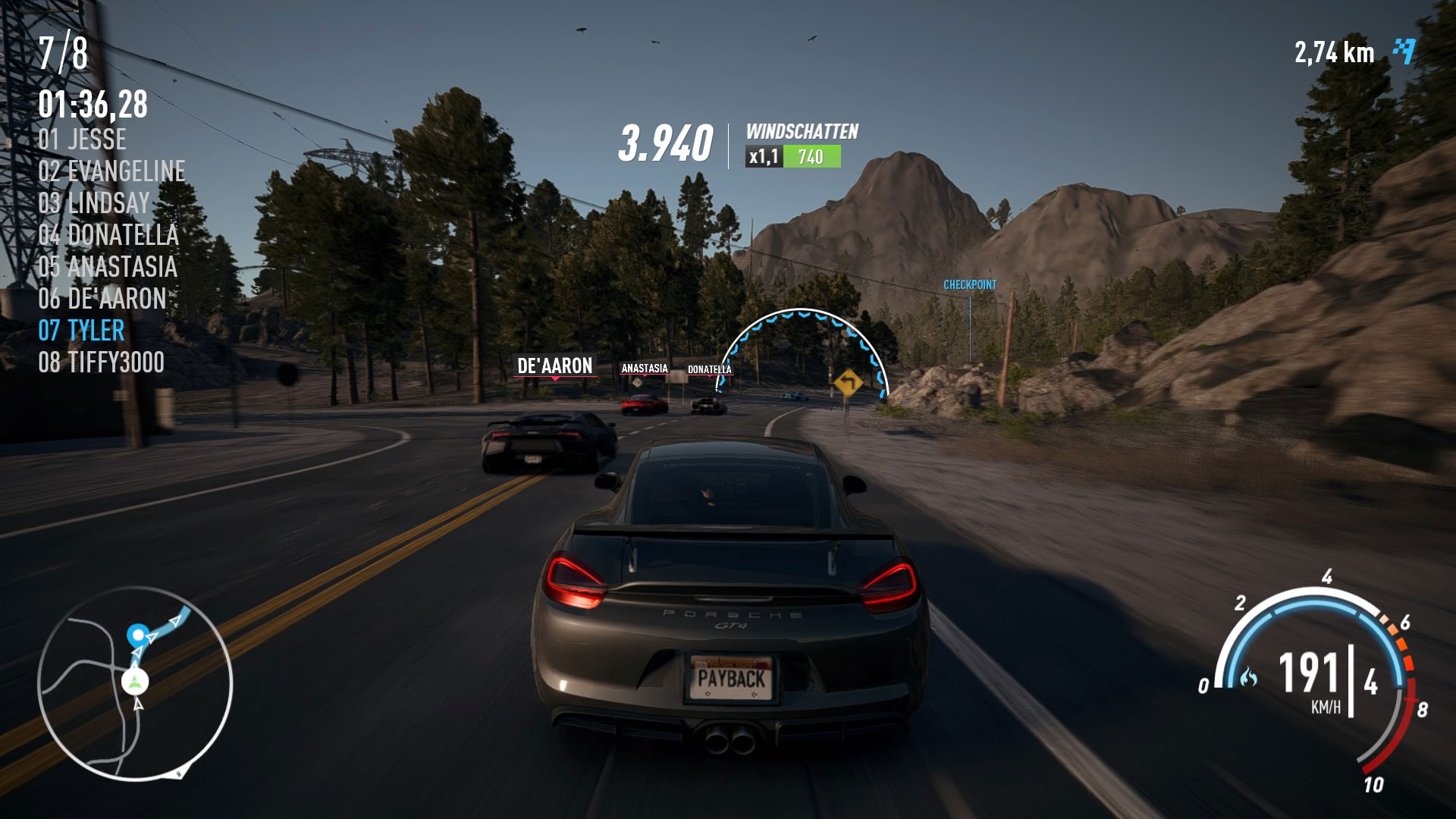
Task: Pick the highlighted Tyler standings row
Action: click(81, 331)
